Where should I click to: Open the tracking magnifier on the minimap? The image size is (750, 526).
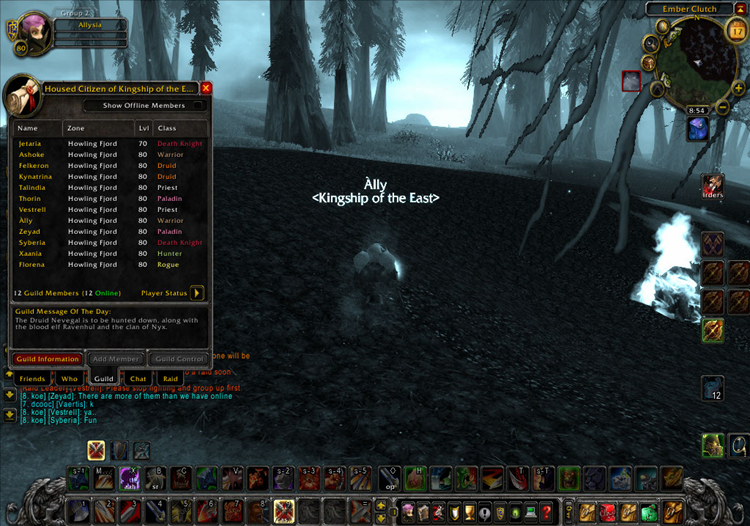click(x=651, y=43)
